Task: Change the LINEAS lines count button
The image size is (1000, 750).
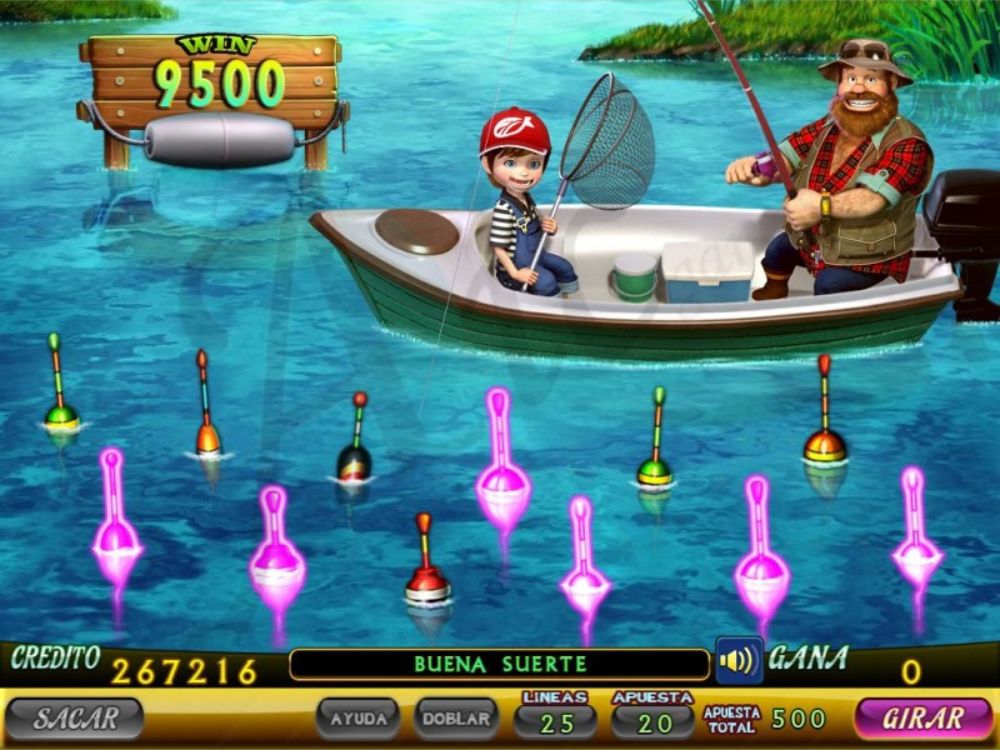Action: [x=555, y=720]
